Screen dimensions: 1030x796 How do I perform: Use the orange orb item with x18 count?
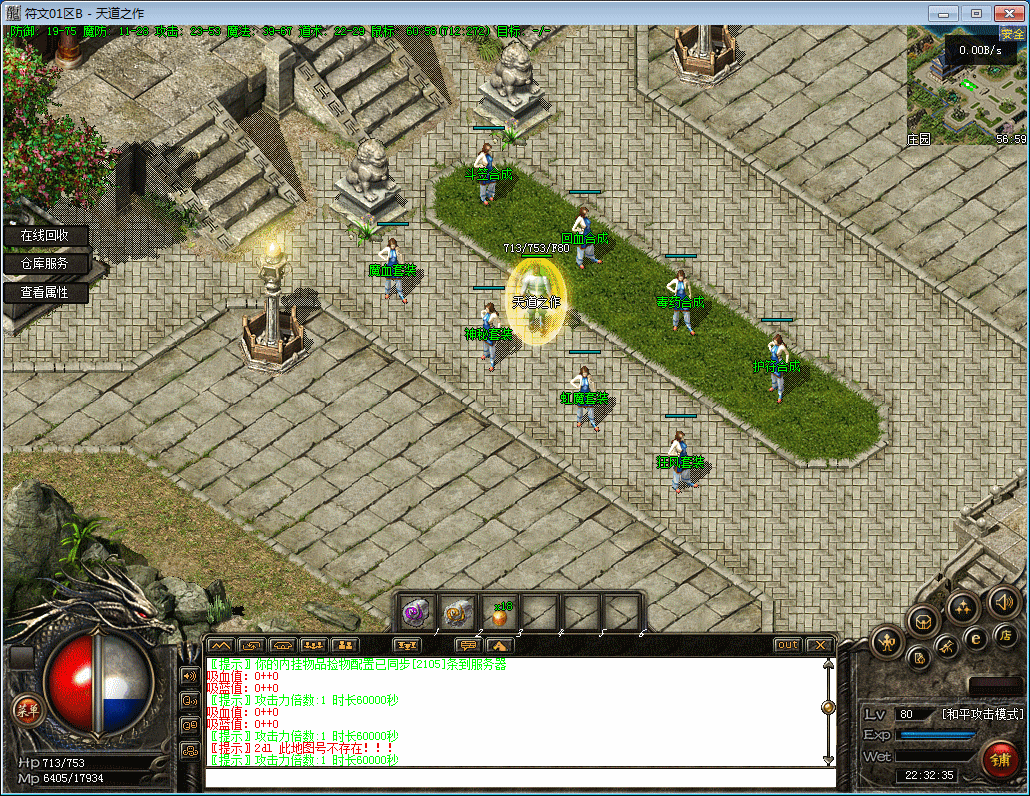[x=499, y=612]
